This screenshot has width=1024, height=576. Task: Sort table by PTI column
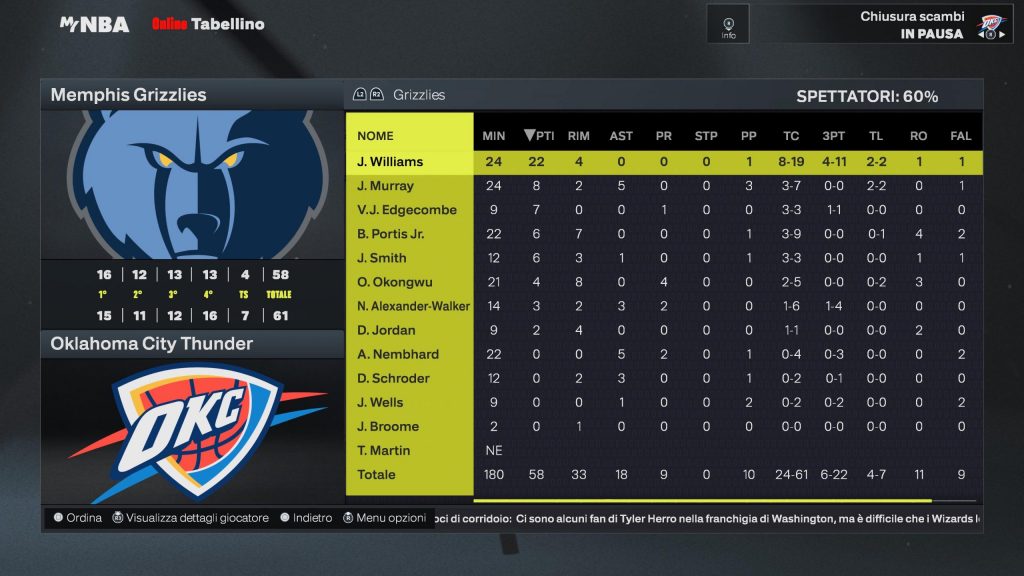(539, 136)
